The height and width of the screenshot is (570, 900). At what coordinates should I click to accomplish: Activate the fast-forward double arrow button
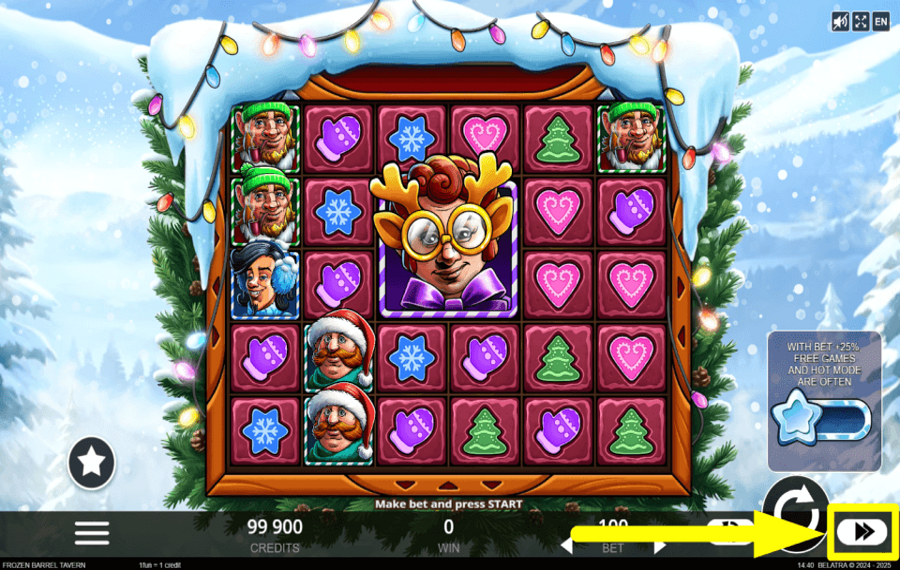tap(863, 532)
